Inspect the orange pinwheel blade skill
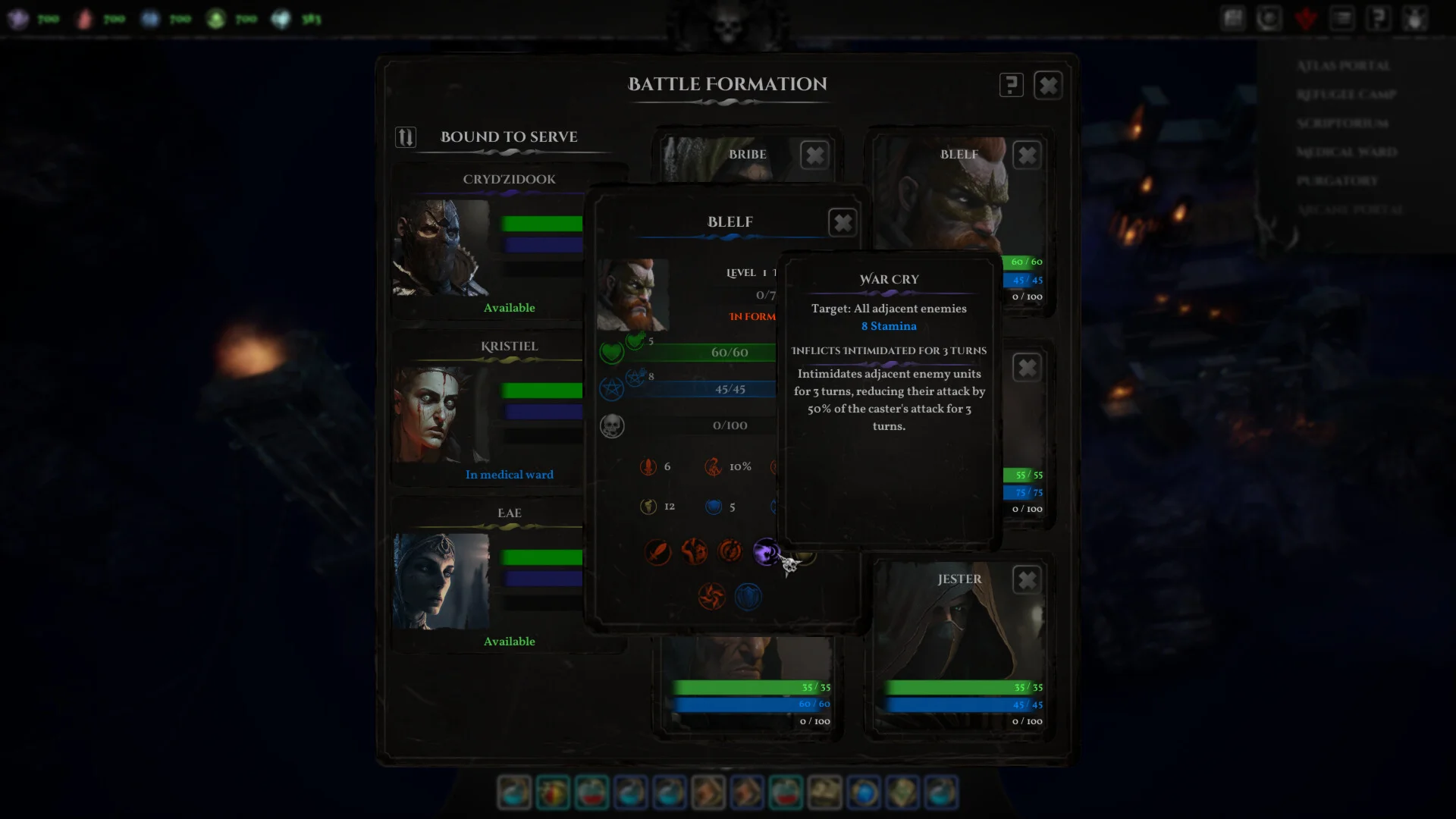The width and height of the screenshot is (1456, 819). [711, 597]
